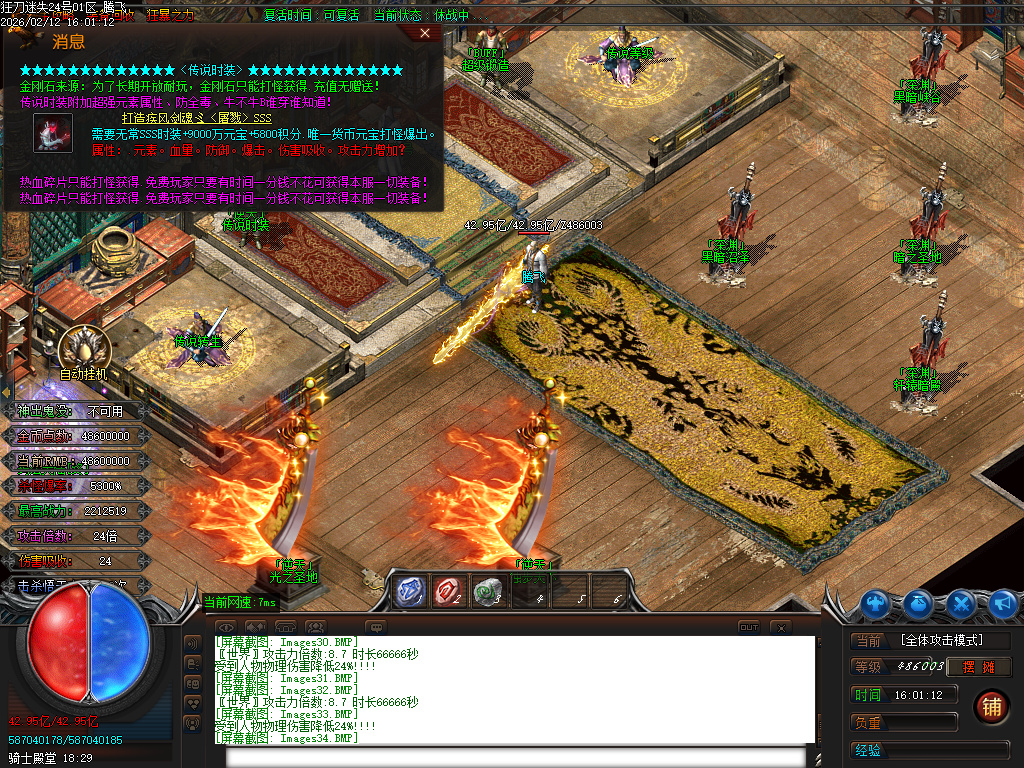
Task: Close the 消息 message popup
Action: coord(425,33)
